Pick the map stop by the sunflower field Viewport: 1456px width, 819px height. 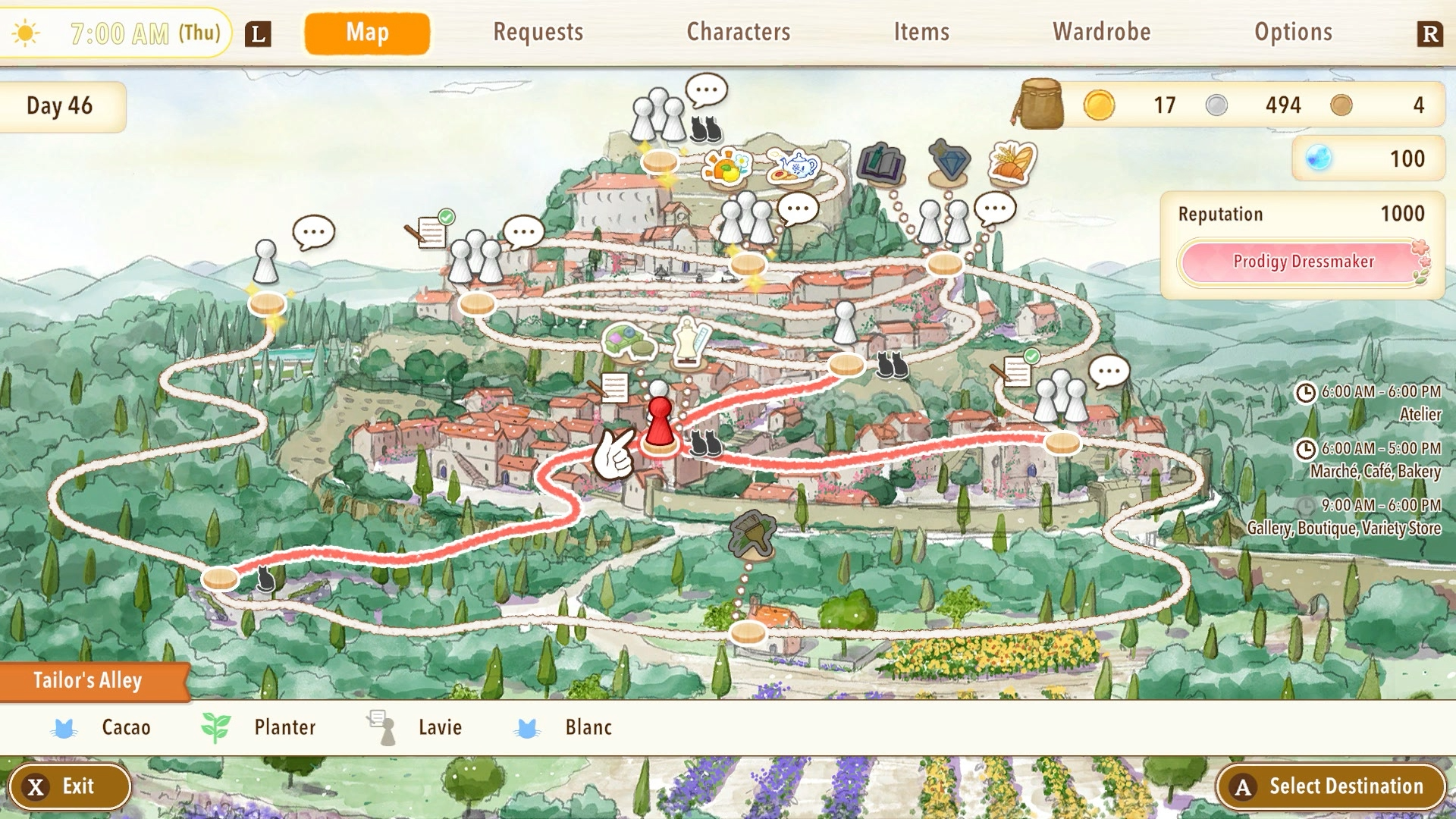pyautogui.click(x=748, y=632)
